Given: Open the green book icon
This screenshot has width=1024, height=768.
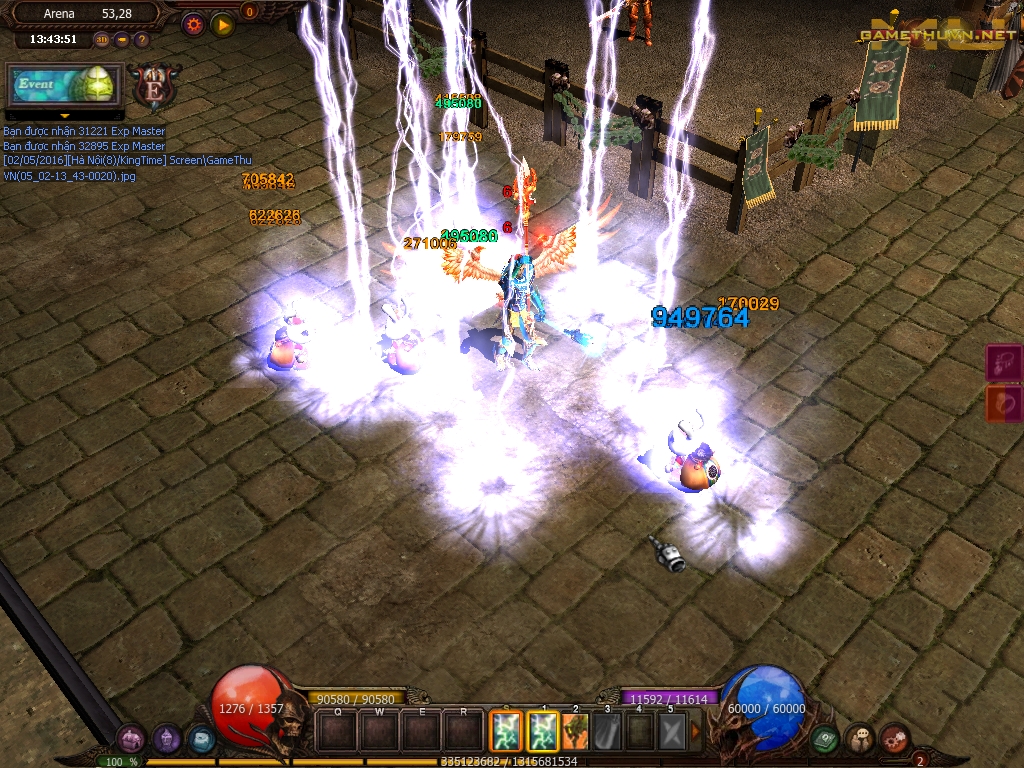Looking at the screenshot, I should [x=824, y=739].
